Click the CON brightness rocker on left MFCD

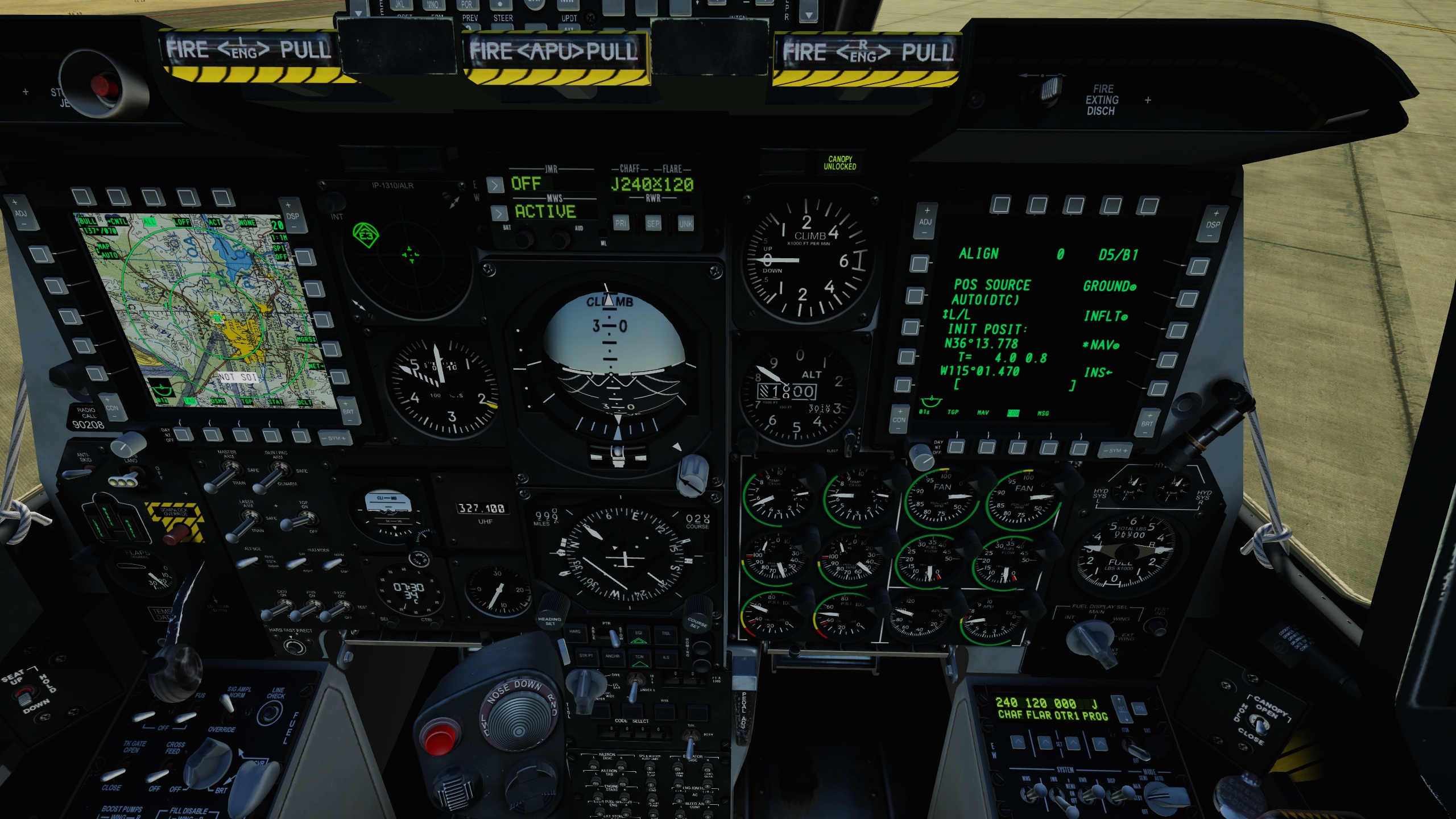tap(112, 408)
